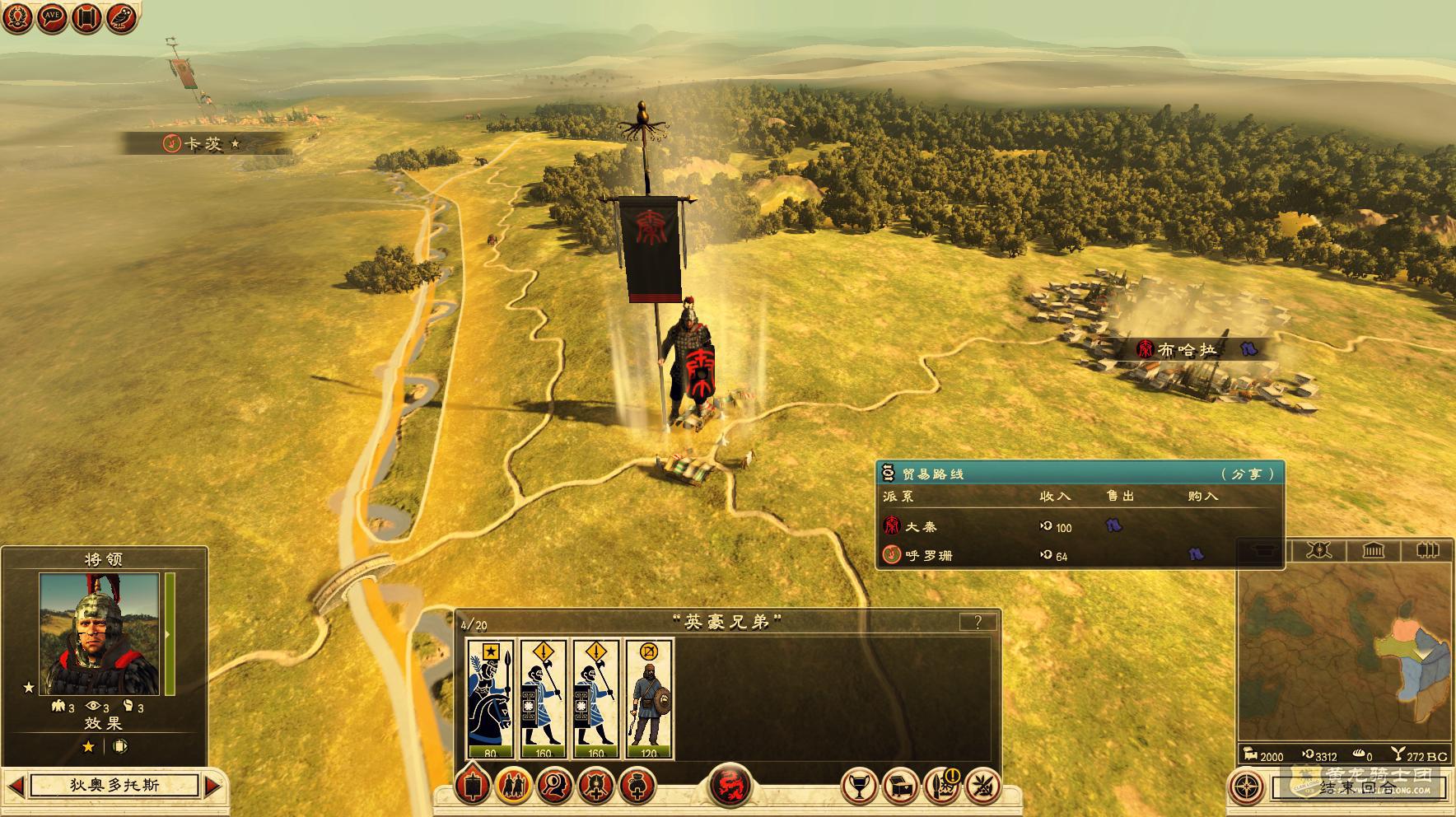This screenshot has width=1456, height=817.
Task: Go to the next general with right arrow
Action: click(212, 785)
